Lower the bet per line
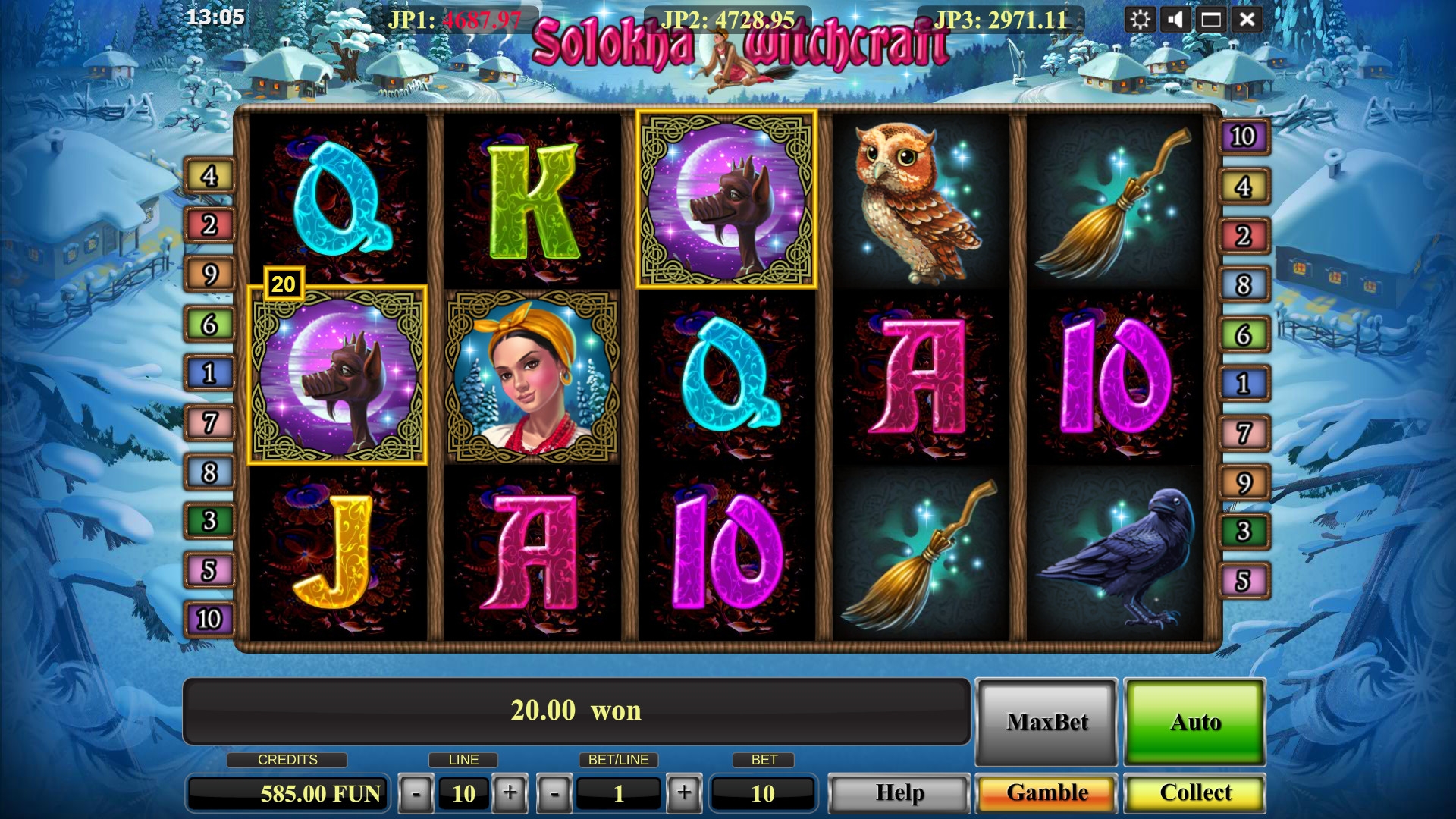1456x819 pixels. pyautogui.click(x=554, y=794)
